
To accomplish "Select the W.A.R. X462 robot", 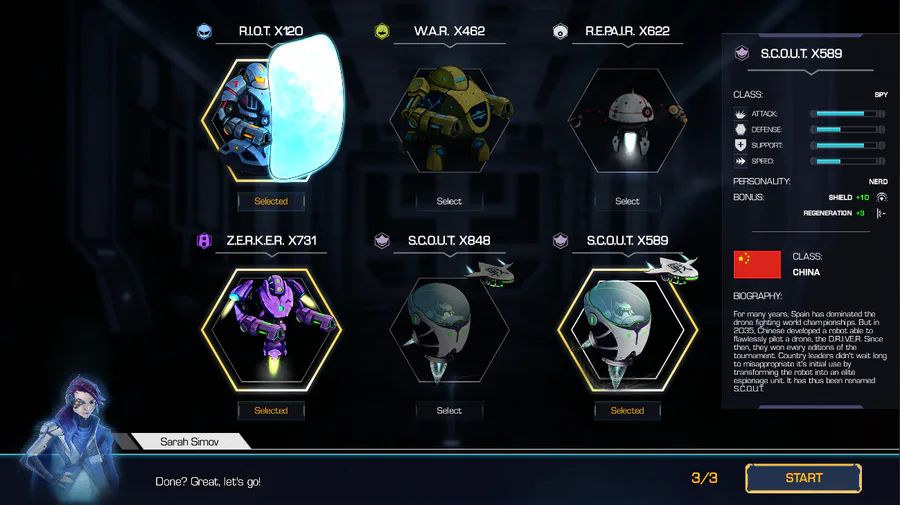I will (x=449, y=201).
